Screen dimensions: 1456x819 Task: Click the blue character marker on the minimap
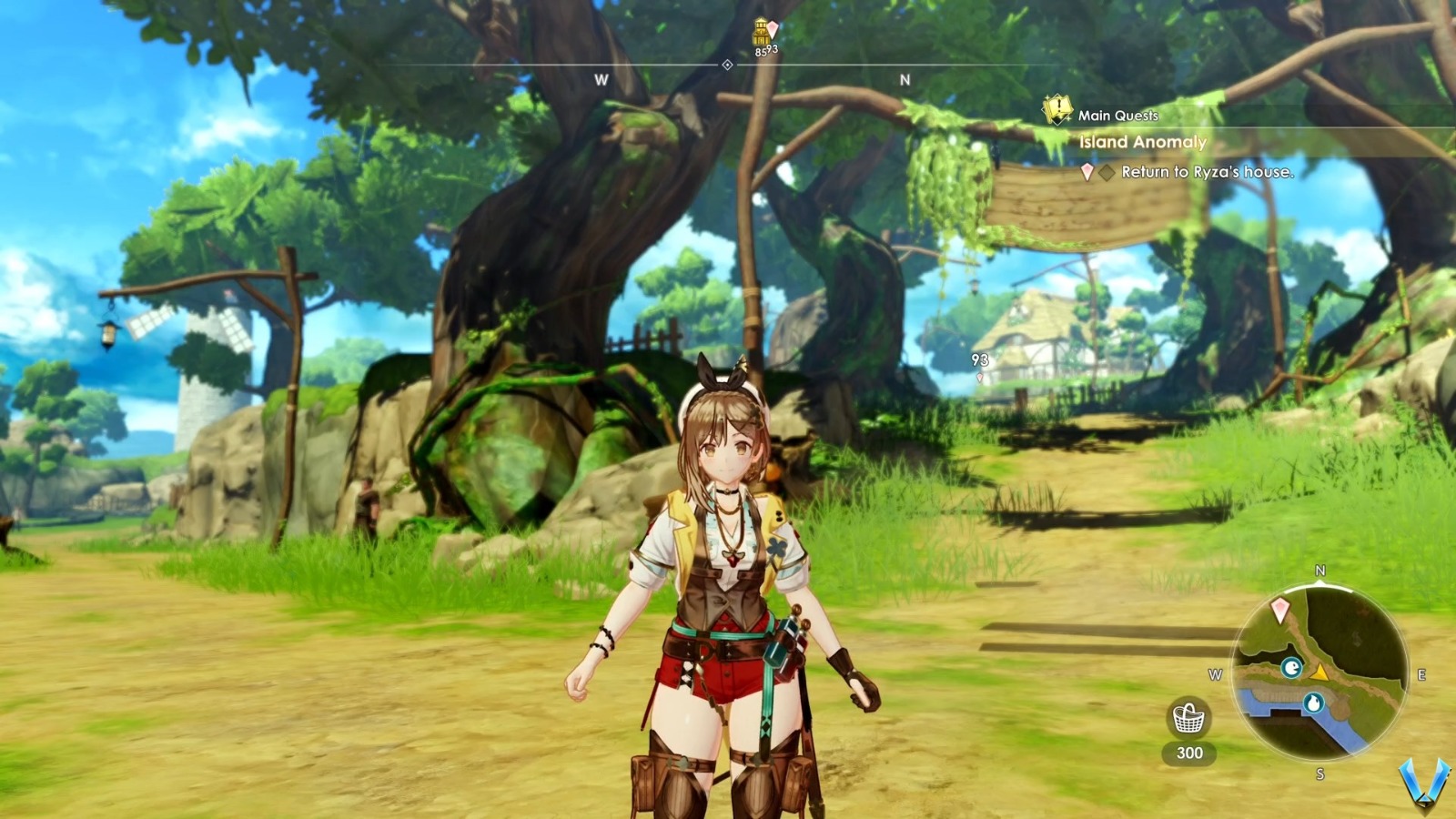[x=1293, y=667]
